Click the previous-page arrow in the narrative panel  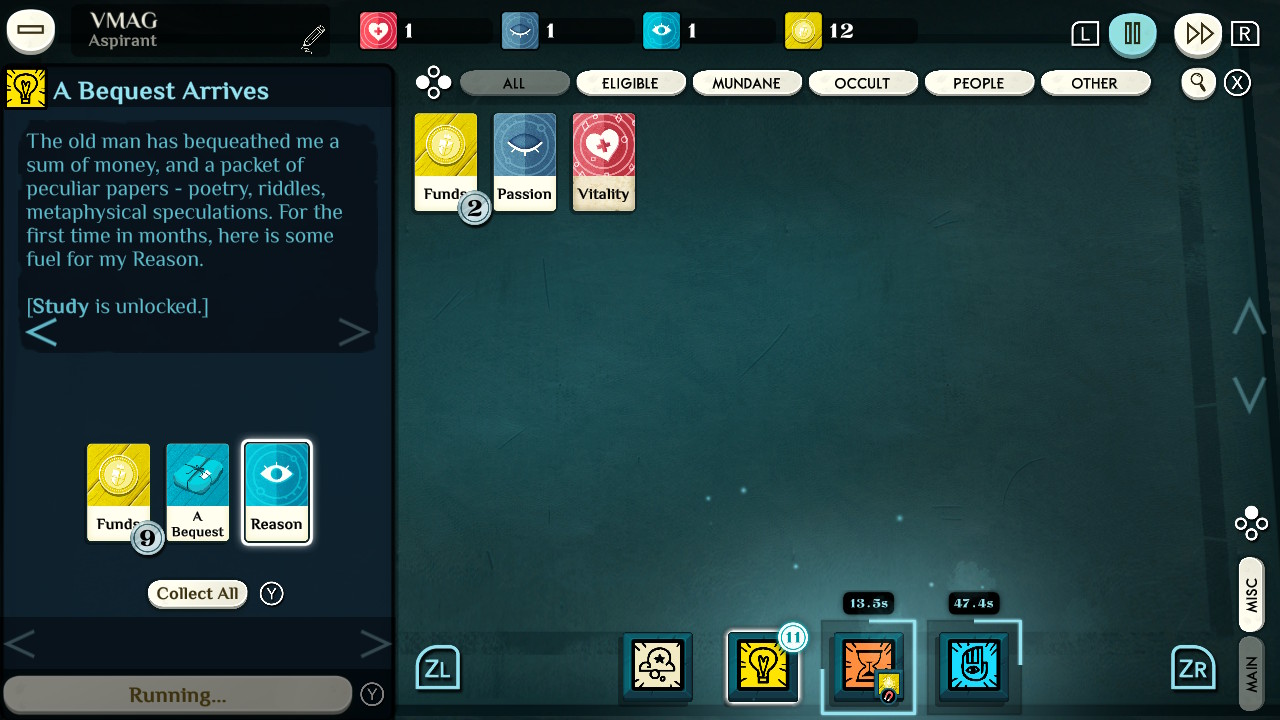pyautogui.click(x=42, y=331)
